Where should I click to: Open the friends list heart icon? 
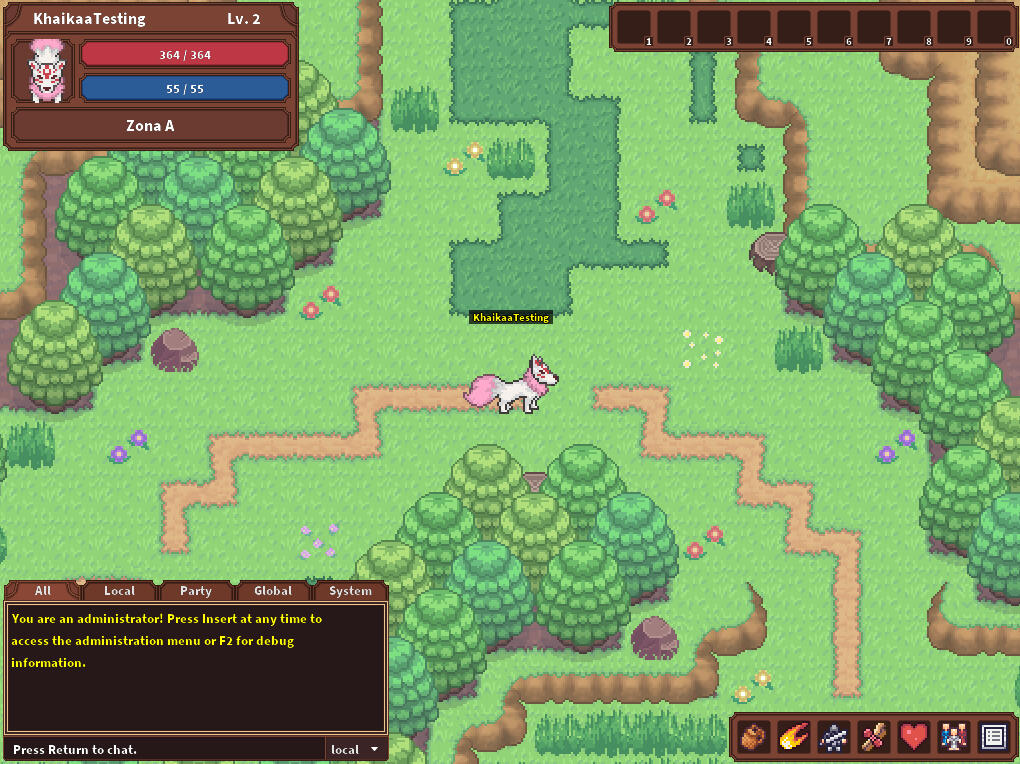click(x=913, y=738)
